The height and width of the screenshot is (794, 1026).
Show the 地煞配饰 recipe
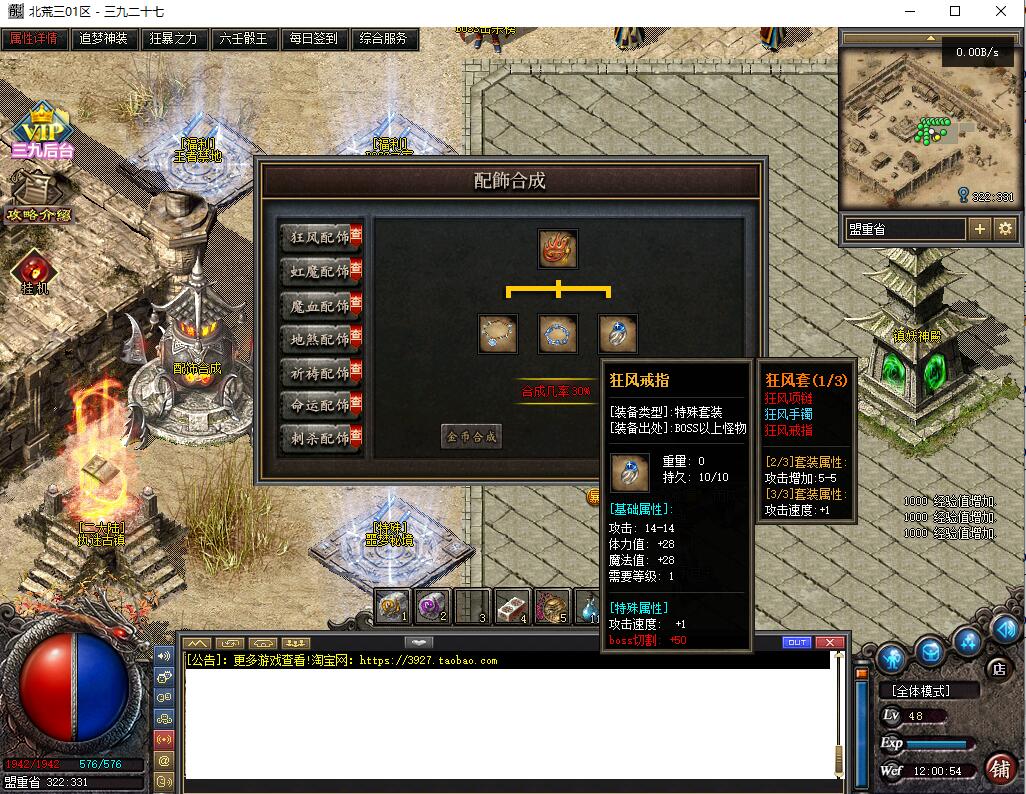(320, 339)
